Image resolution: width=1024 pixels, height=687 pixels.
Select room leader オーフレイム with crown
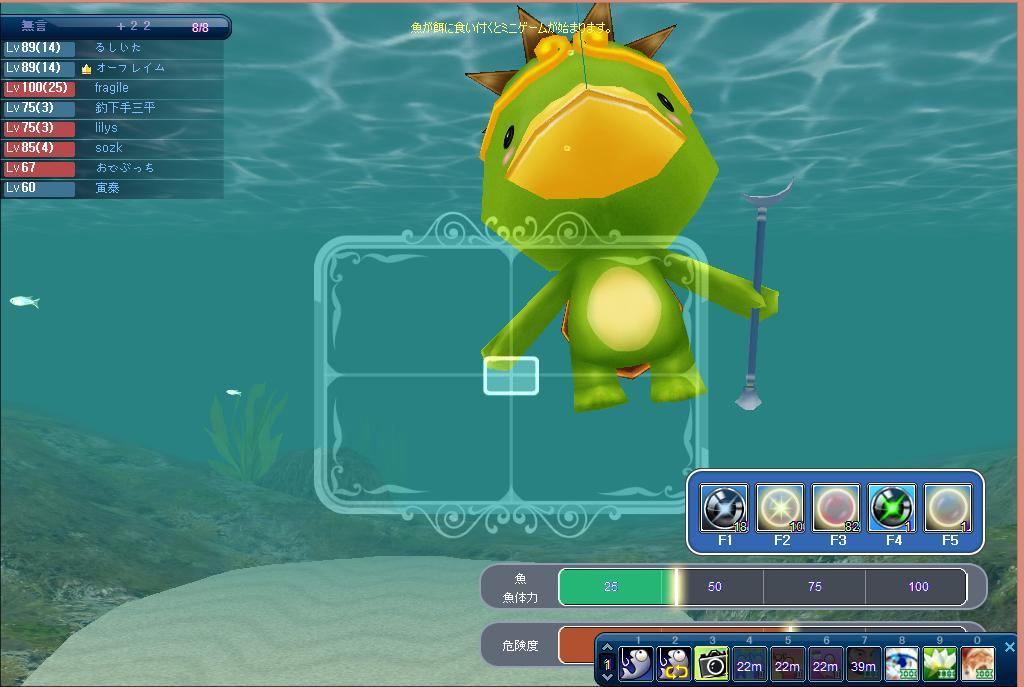tap(130, 68)
